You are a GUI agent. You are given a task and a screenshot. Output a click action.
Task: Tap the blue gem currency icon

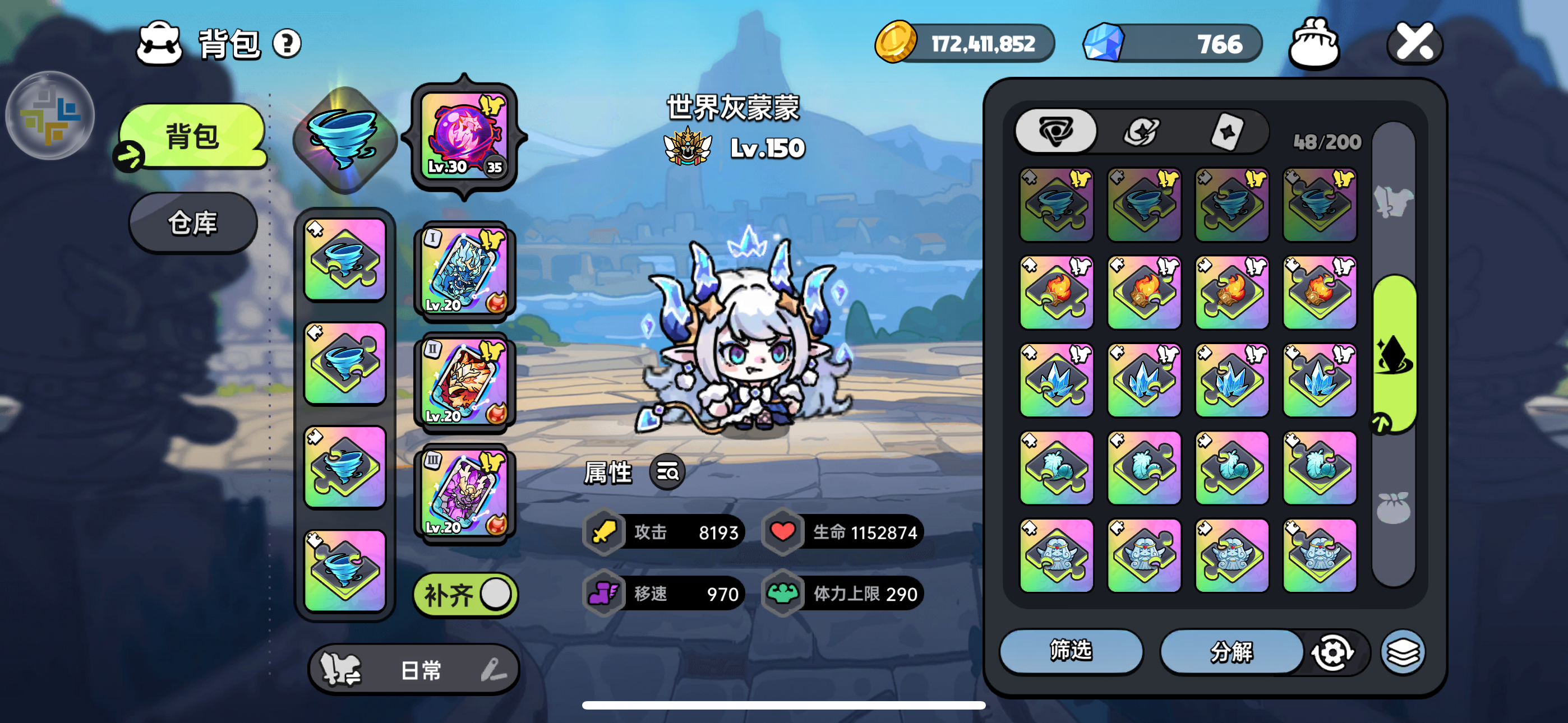[x=1103, y=43]
